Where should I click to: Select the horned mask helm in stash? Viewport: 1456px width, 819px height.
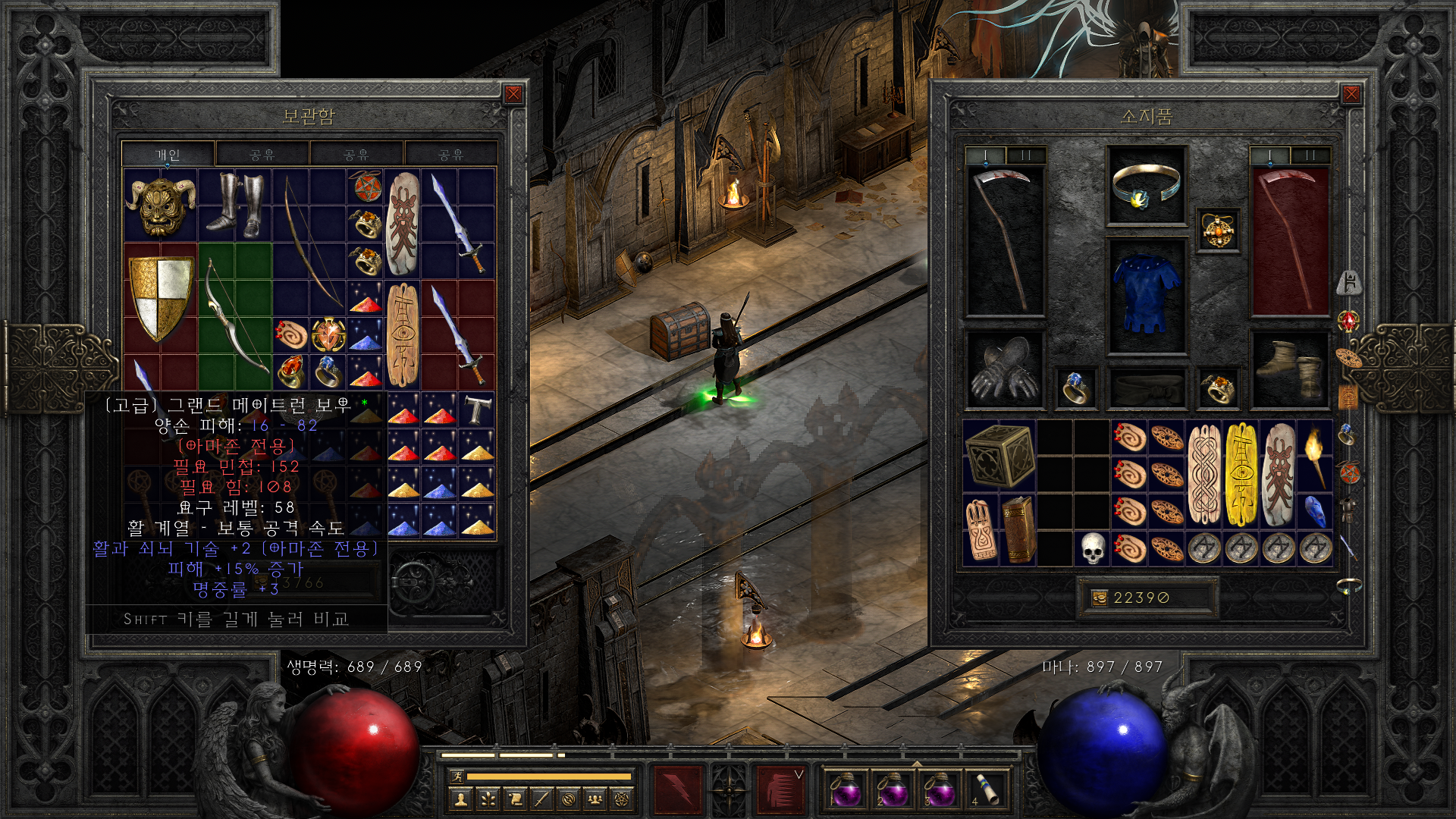160,205
